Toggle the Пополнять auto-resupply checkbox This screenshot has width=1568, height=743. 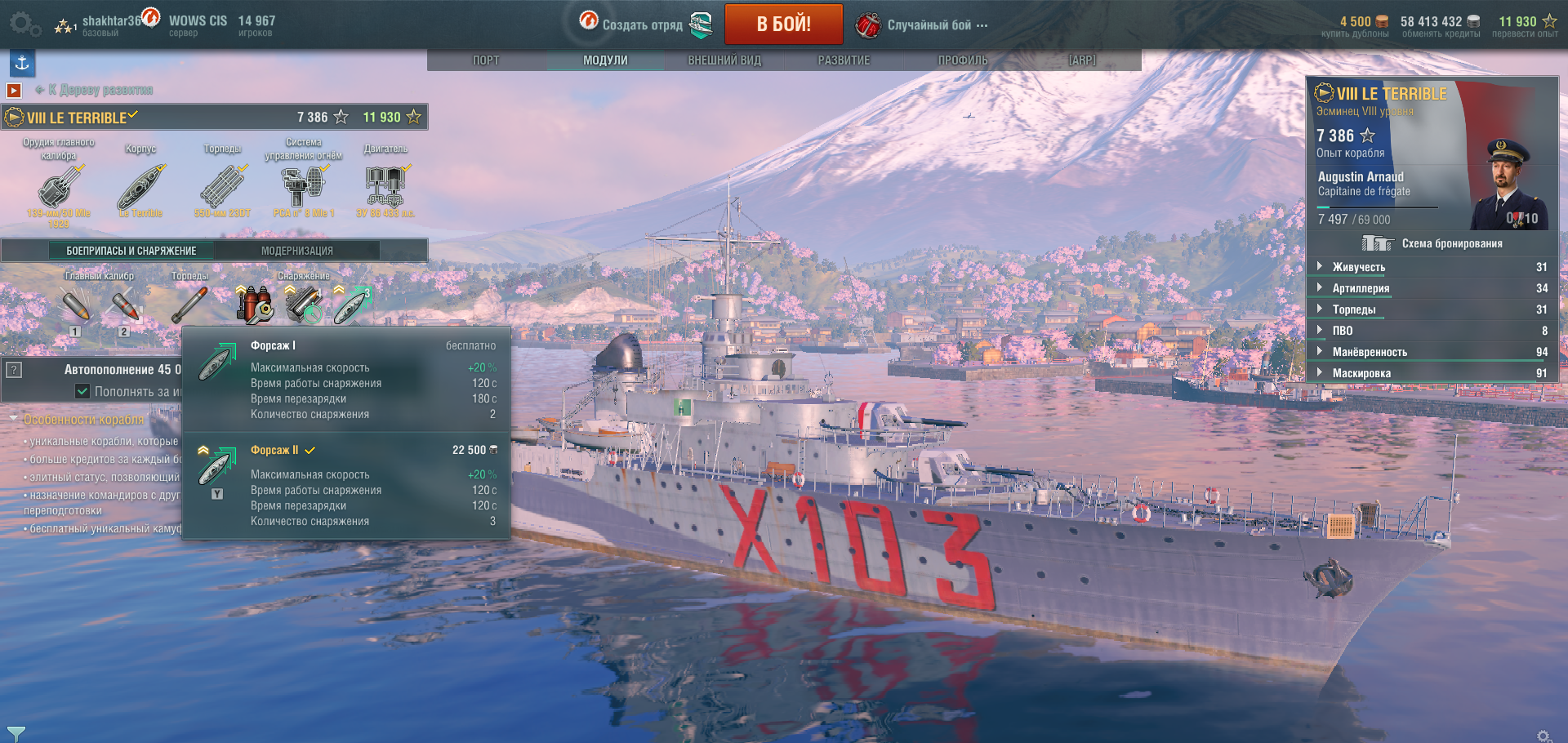pyautogui.click(x=82, y=391)
